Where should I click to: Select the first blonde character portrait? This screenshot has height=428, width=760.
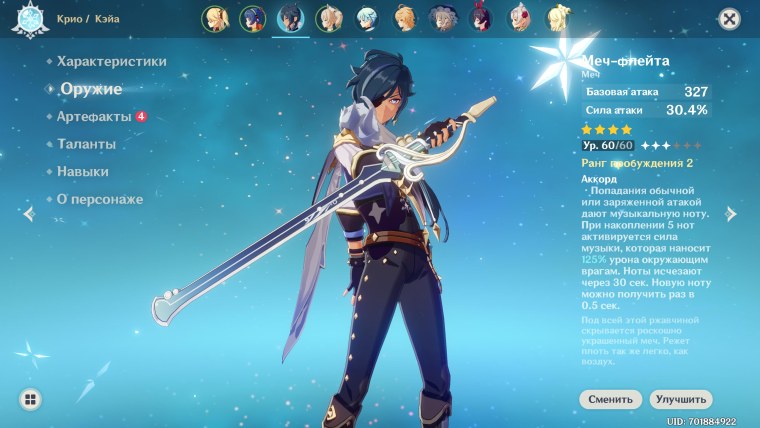214,18
